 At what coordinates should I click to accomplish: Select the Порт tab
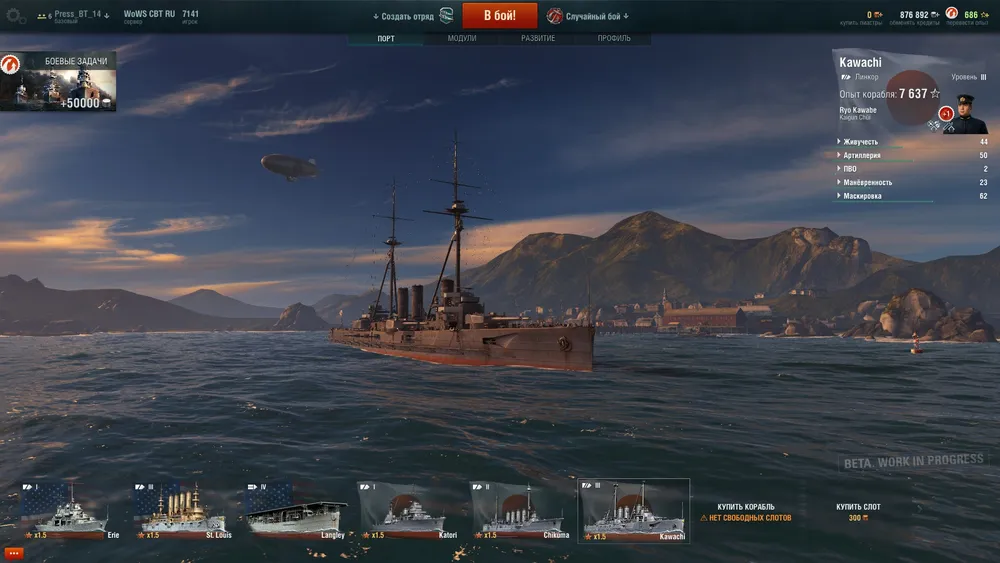386,39
